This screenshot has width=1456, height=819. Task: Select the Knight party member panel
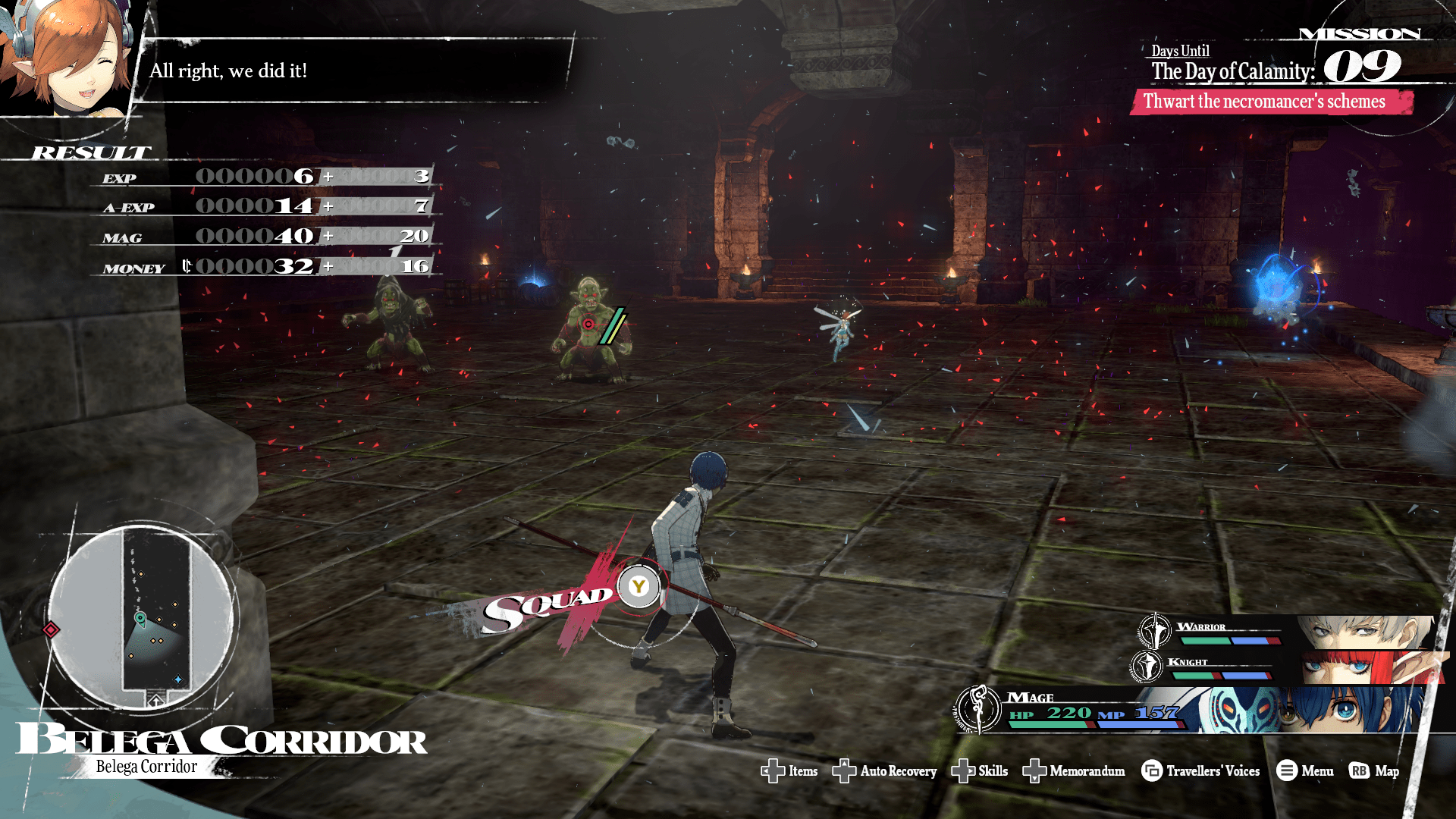(x=1289, y=667)
